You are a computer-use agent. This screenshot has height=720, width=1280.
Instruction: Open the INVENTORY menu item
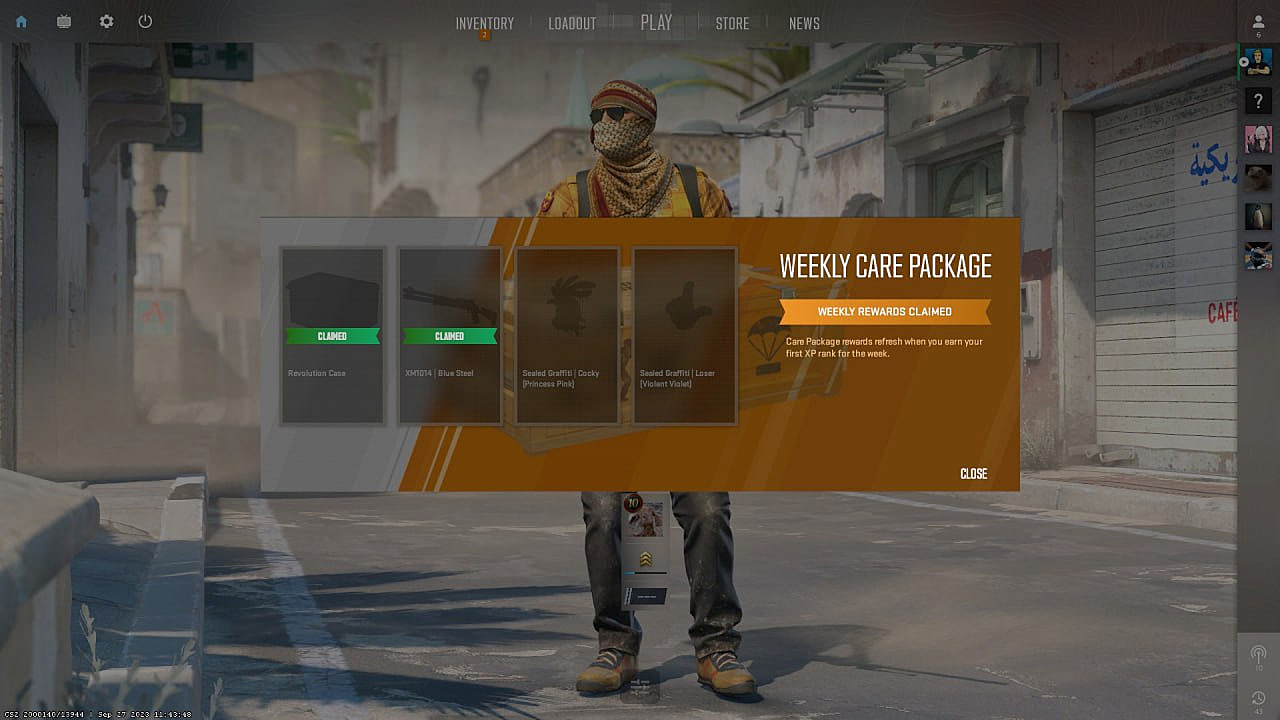click(x=484, y=21)
